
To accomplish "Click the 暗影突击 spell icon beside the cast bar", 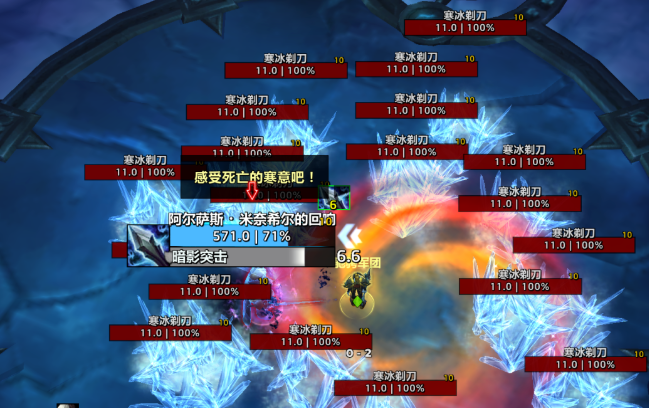I will click(x=147, y=245).
